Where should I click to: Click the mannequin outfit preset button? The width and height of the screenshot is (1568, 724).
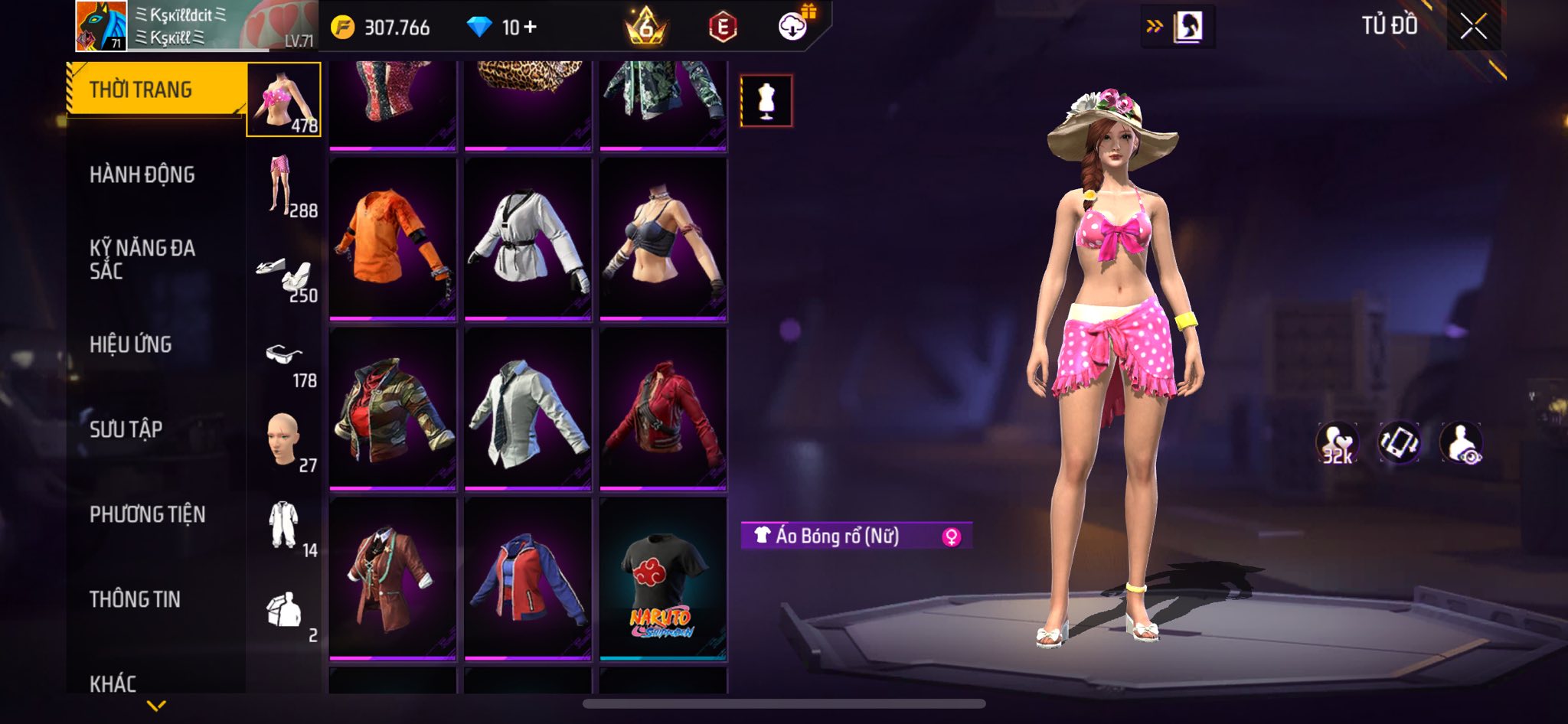pos(766,101)
